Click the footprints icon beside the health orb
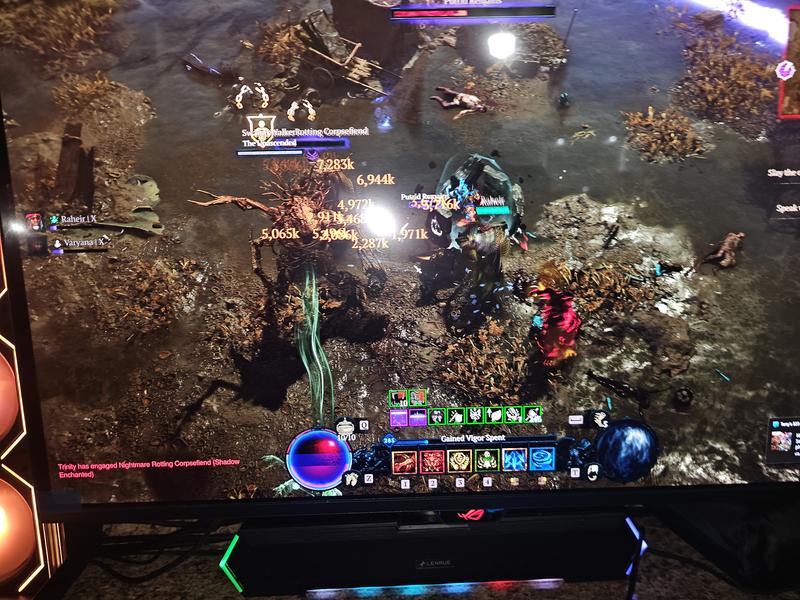The width and height of the screenshot is (800, 600). pyautogui.click(x=351, y=479)
